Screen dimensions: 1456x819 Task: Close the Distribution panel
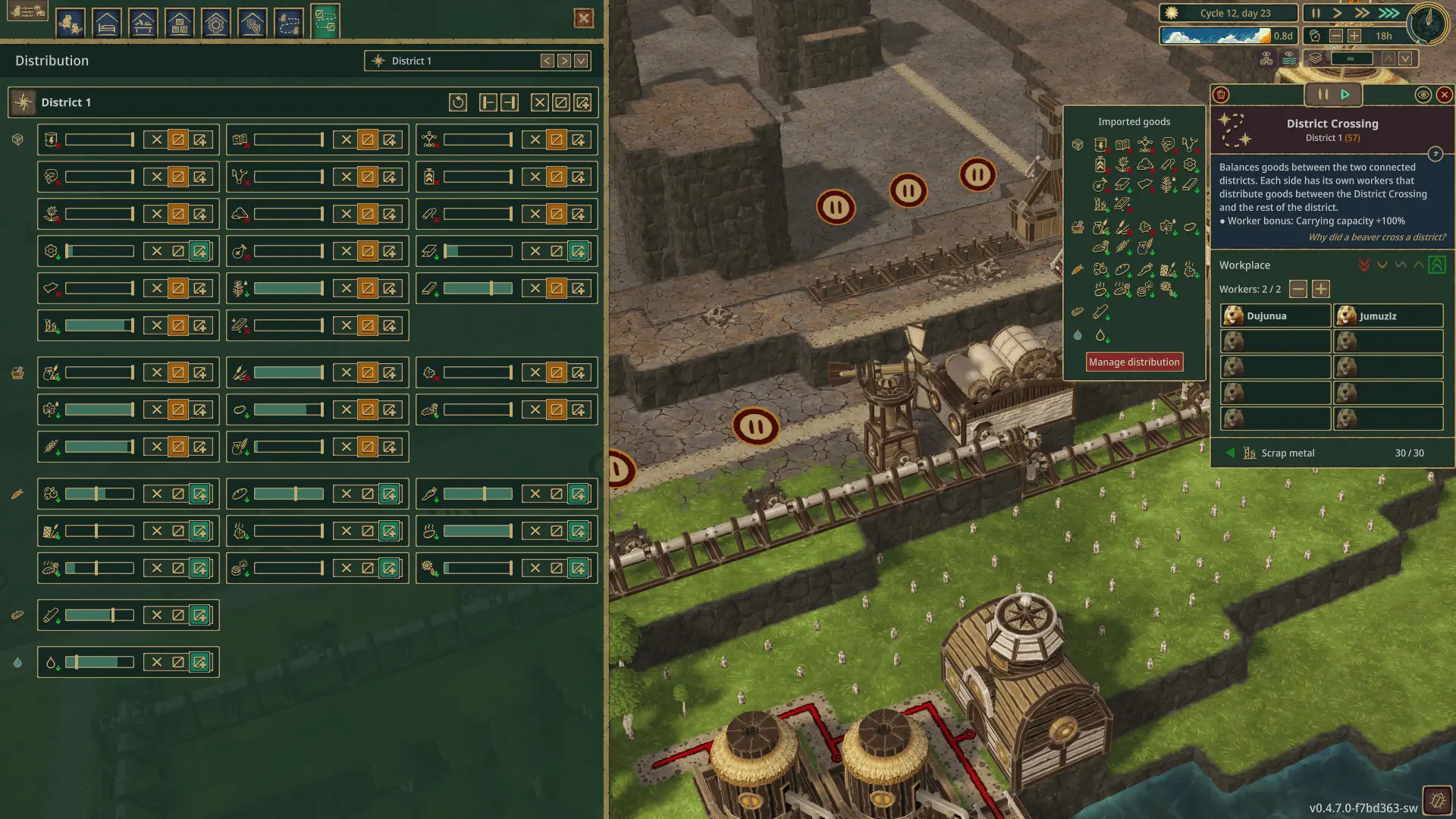pyautogui.click(x=584, y=18)
